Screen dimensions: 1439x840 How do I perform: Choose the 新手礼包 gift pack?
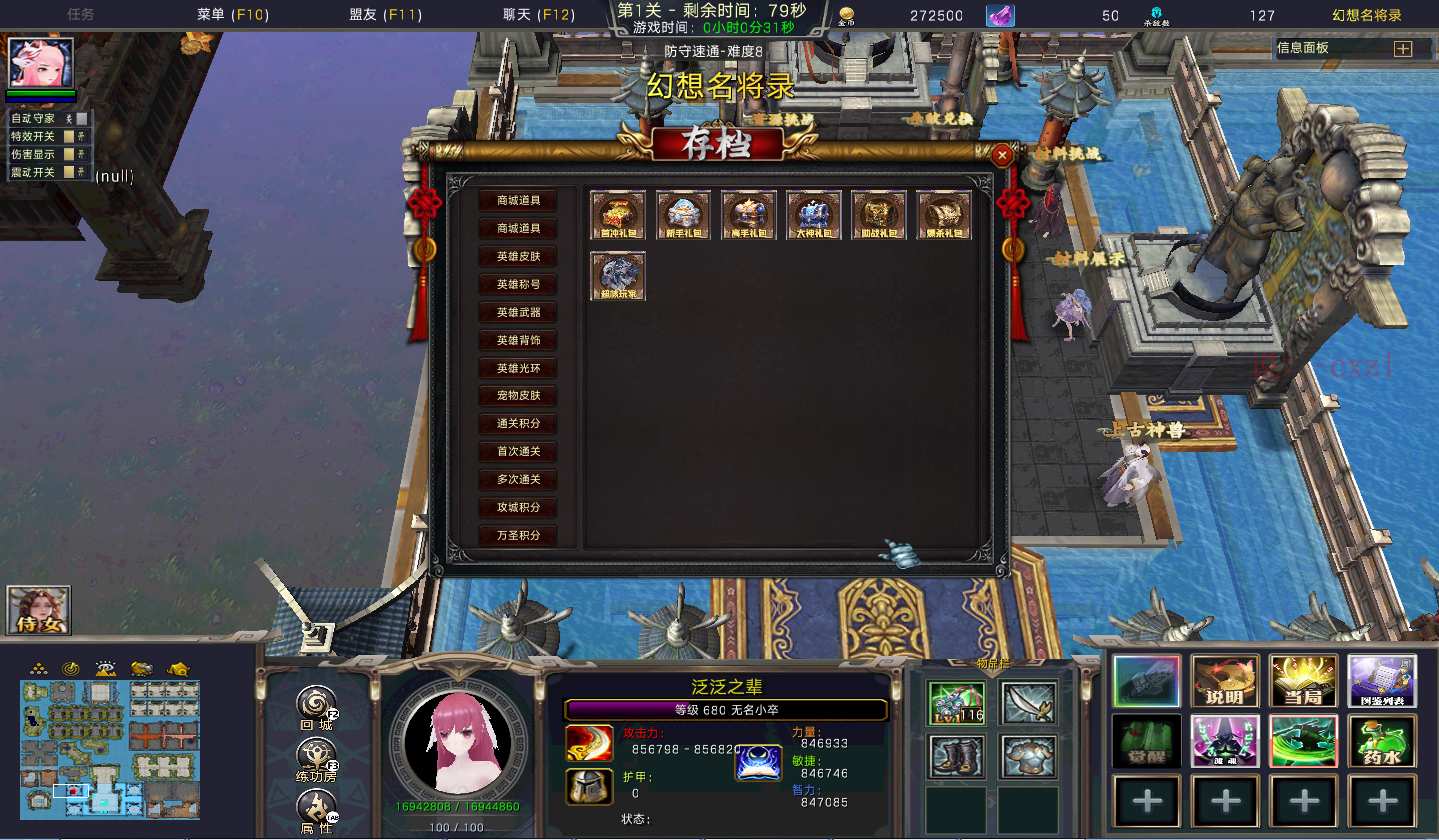pyautogui.click(x=683, y=215)
